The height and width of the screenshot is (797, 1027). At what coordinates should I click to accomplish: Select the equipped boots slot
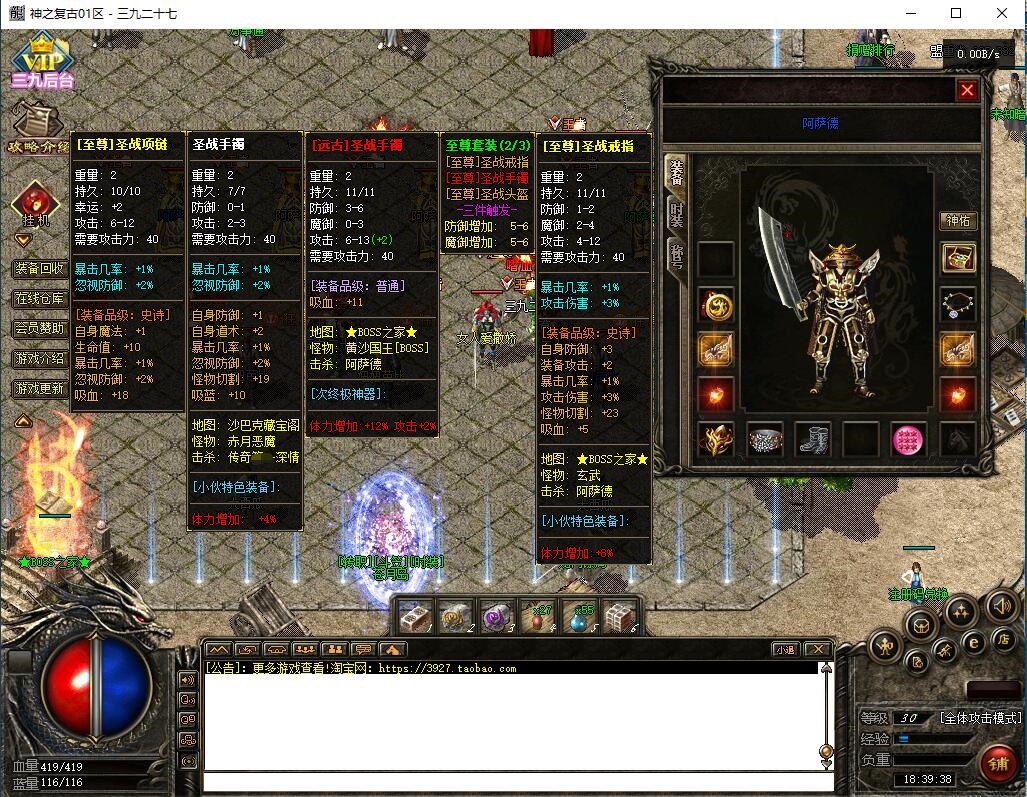[x=812, y=439]
